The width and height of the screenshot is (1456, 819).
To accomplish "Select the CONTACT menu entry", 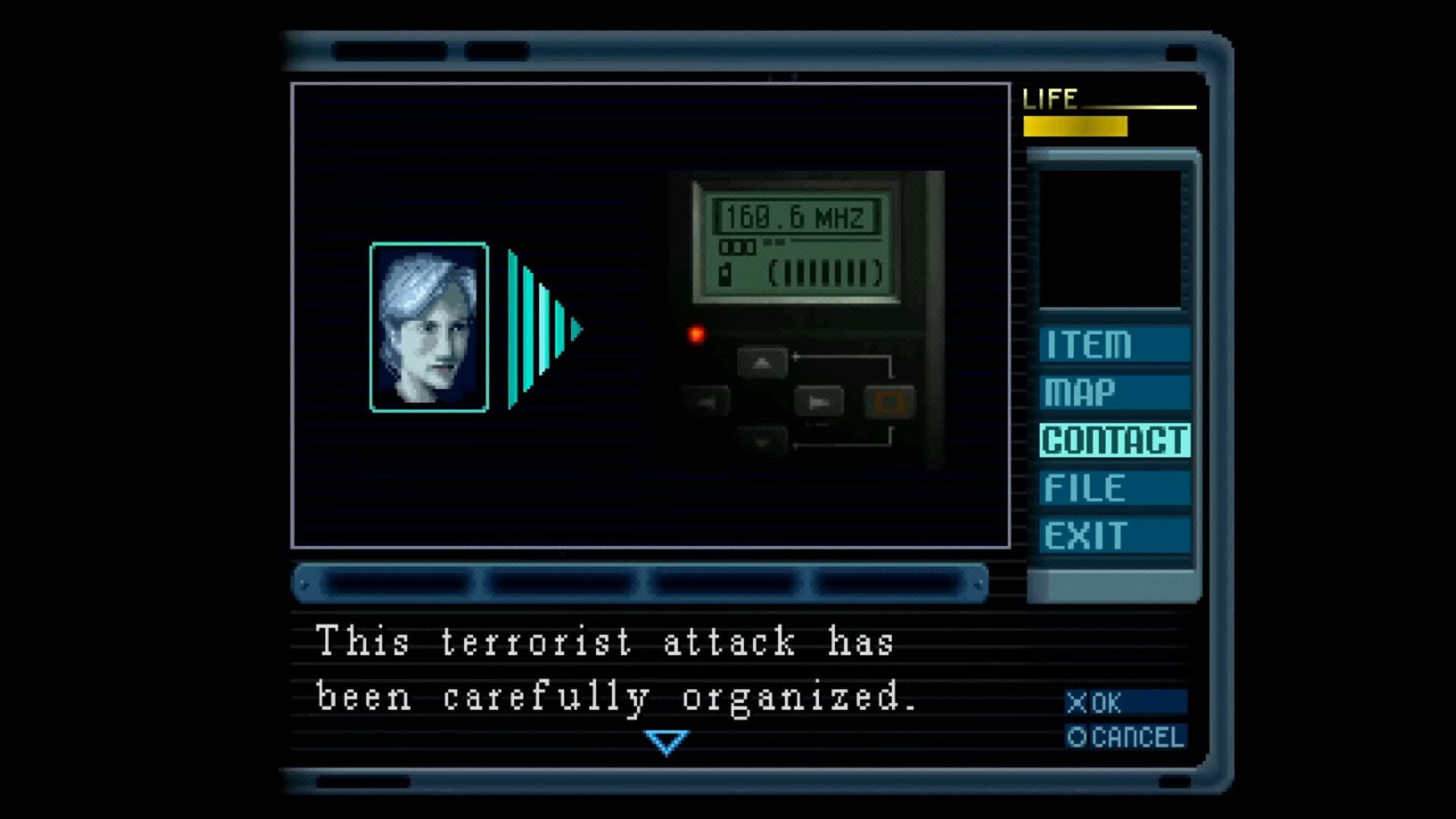I will click(x=1113, y=440).
